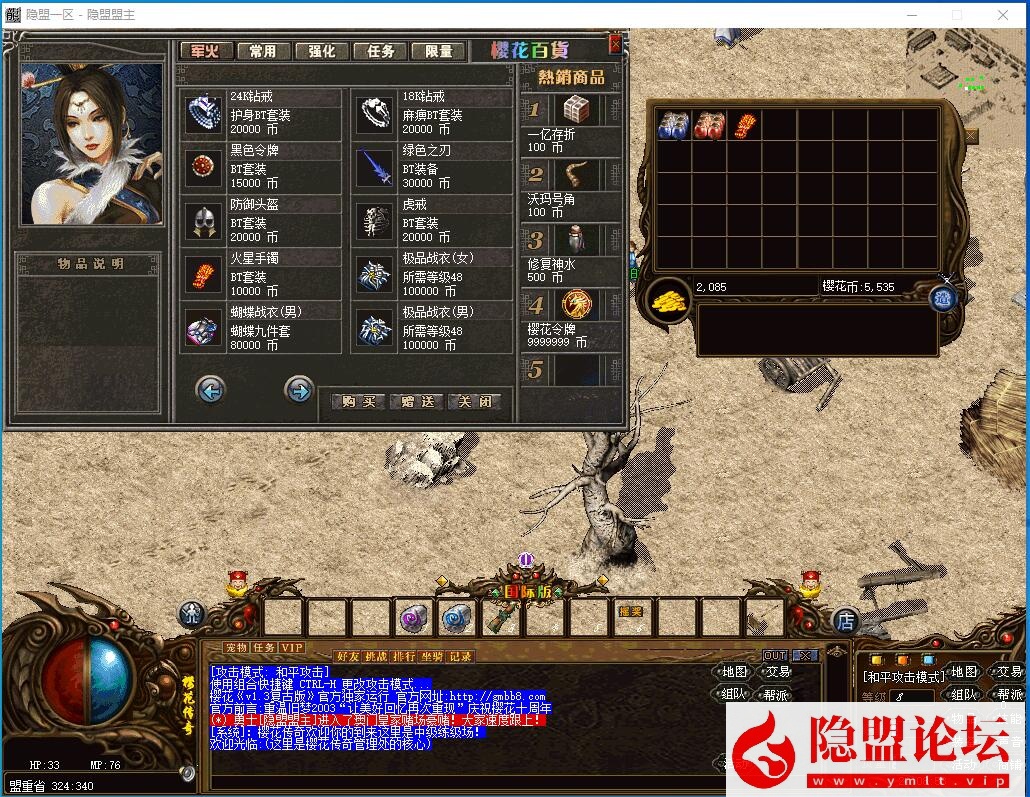The height and width of the screenshot is (797, 1030).
Task: Select the 任务 shop tab
Action: (380, 51)
